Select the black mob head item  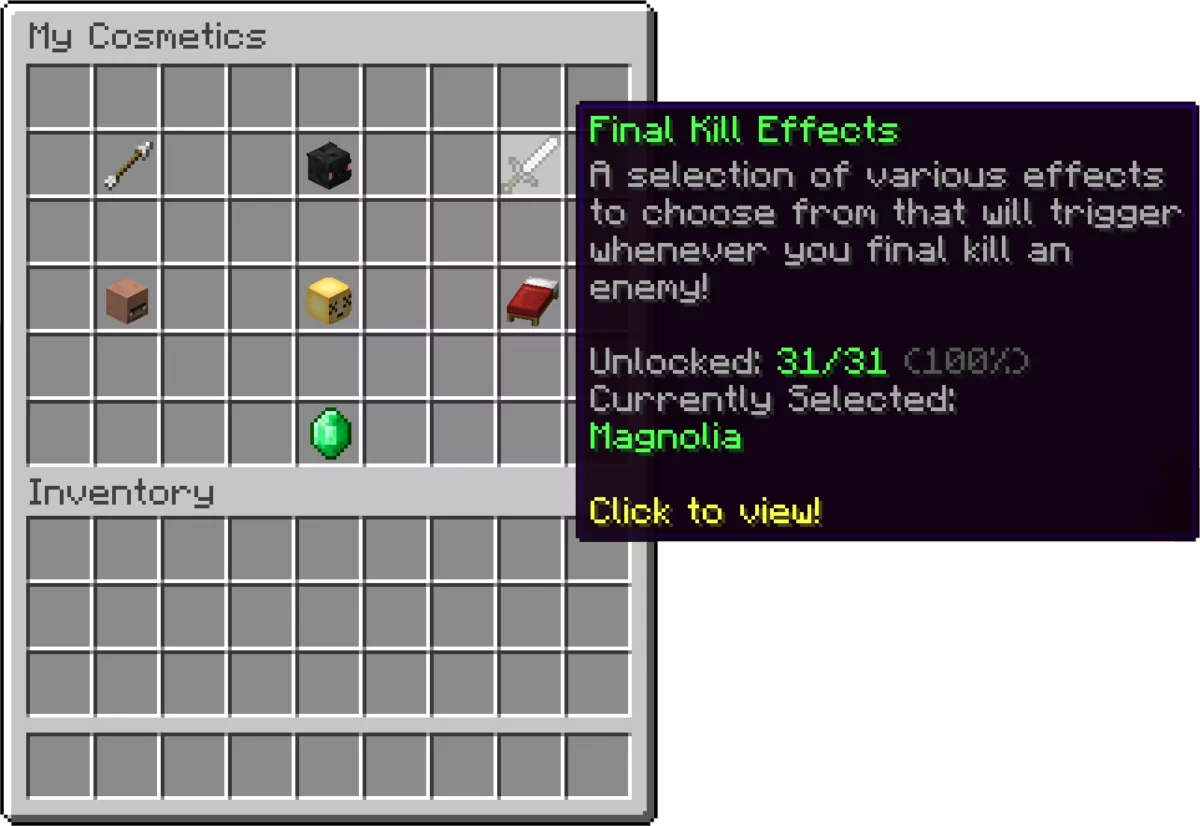[329, 165]
